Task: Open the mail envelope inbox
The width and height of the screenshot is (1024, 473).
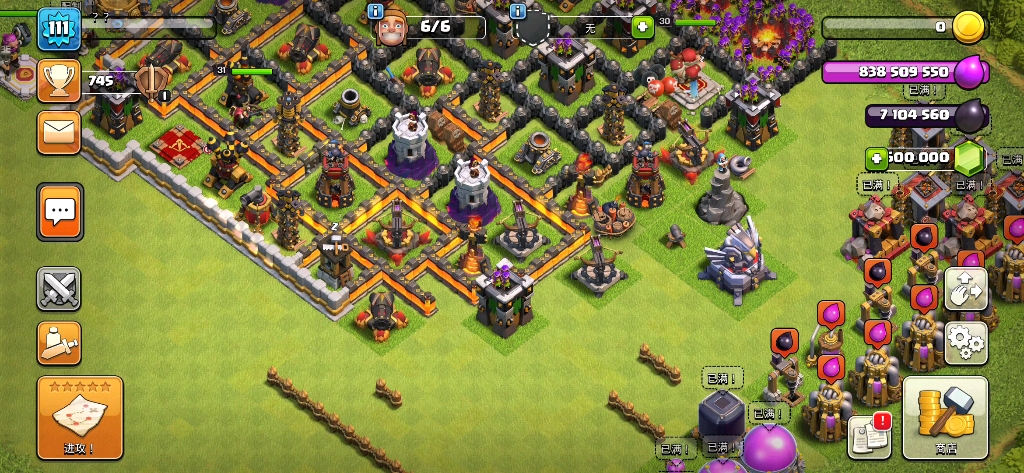Action: (x=59, y=131)
